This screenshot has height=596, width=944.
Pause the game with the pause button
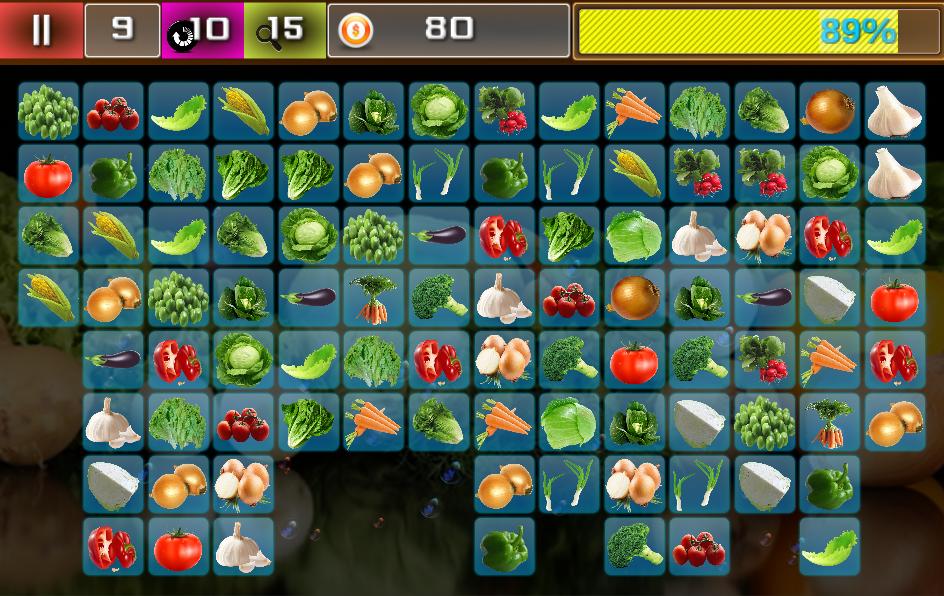[41, 30]
